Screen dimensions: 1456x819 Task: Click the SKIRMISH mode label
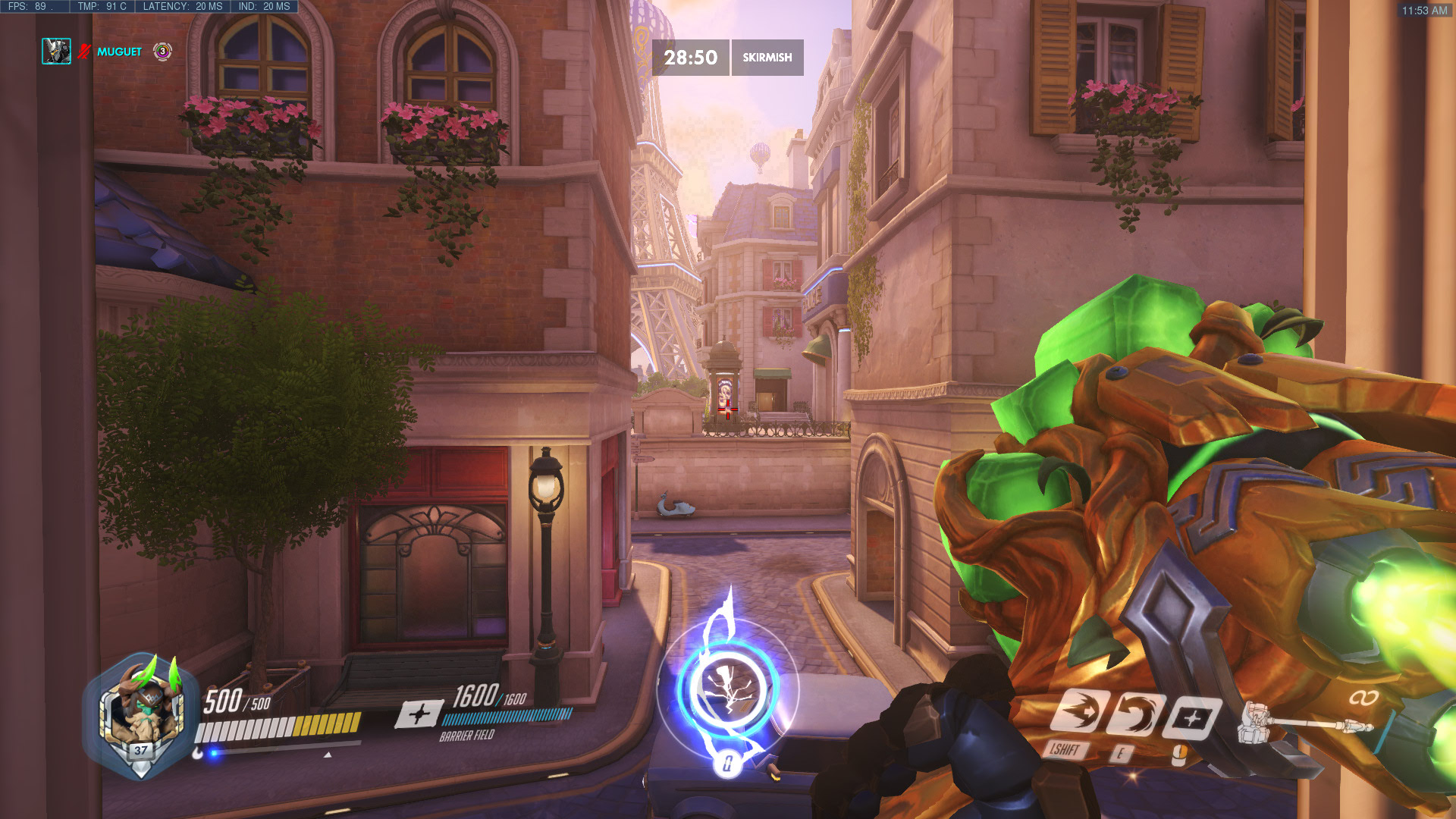click(767, 58)
